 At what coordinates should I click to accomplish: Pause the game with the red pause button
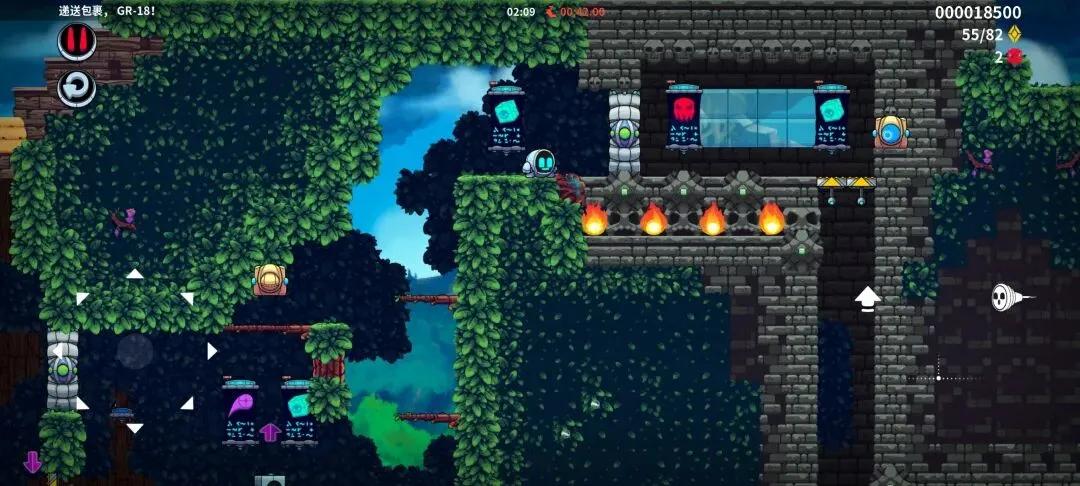click(x=77, y=41)
